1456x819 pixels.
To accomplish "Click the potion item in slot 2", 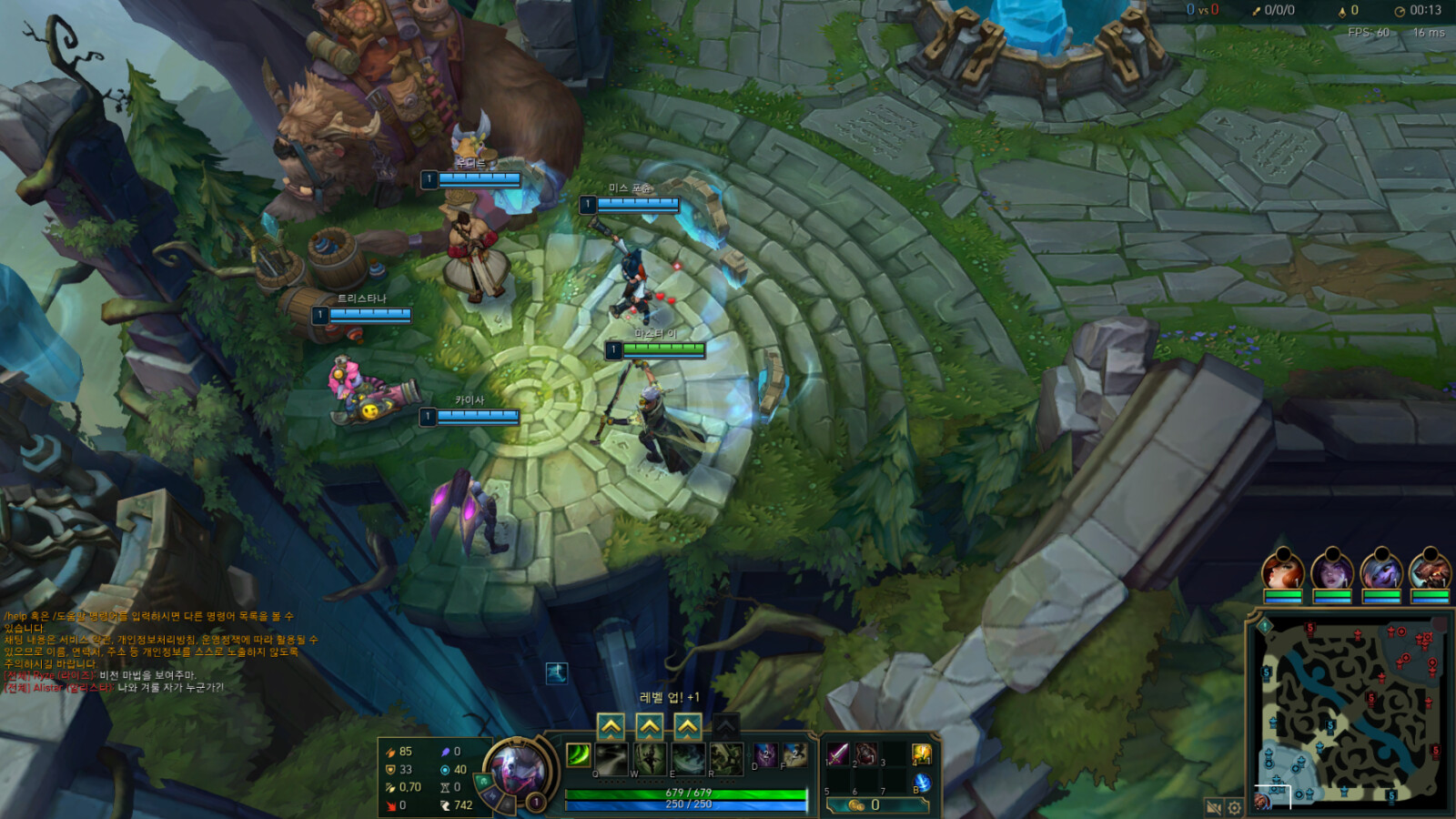I will pos(864,753).
